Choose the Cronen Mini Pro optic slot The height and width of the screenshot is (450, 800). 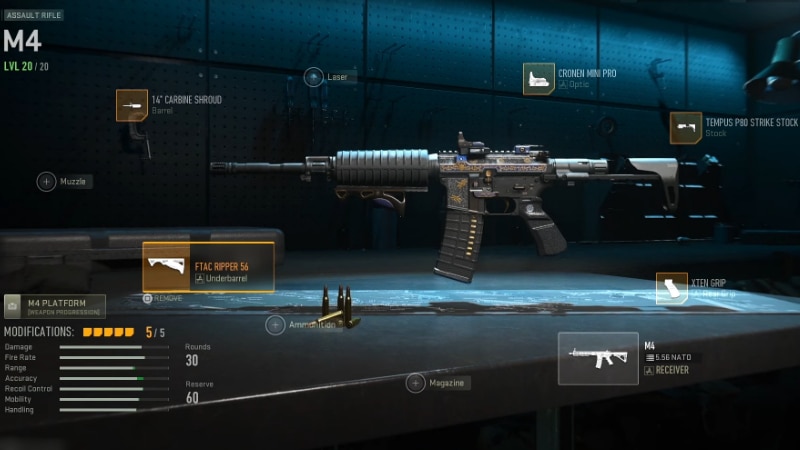tap(539, 79)
